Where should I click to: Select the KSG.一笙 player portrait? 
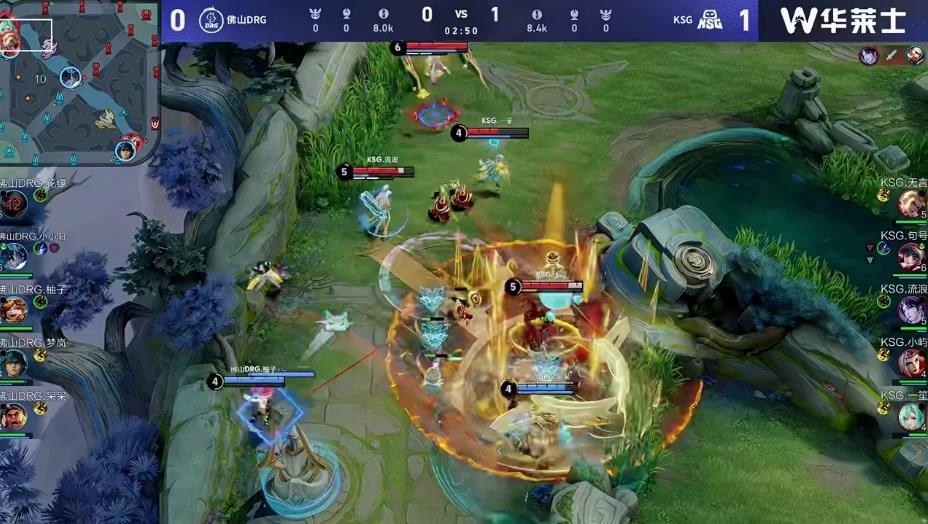click(910, 416)
